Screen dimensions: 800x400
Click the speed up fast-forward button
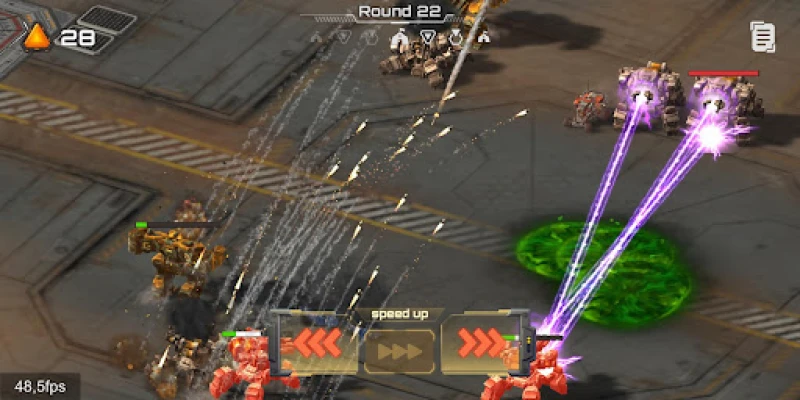399,351
